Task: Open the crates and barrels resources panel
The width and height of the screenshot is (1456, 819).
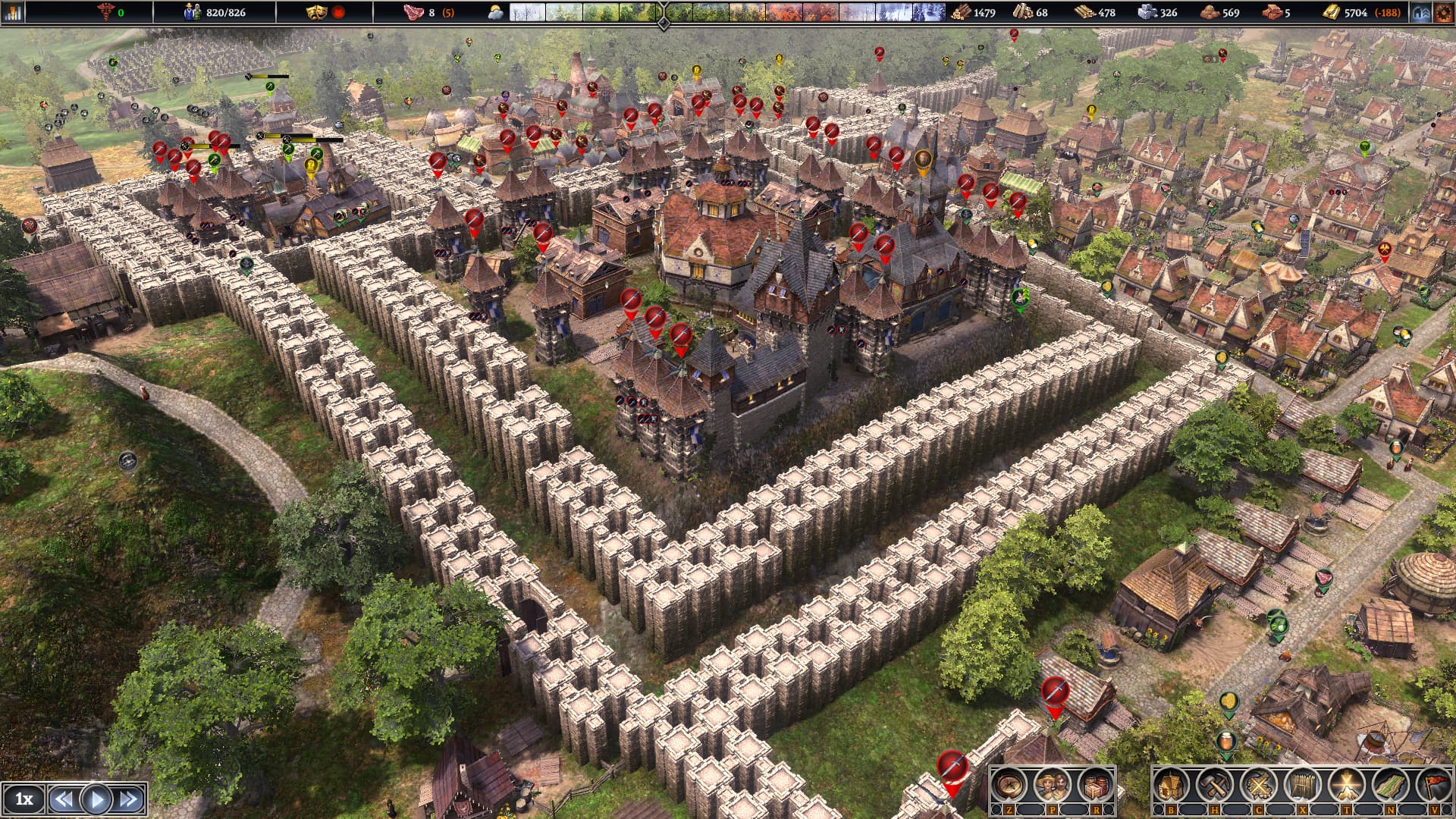Action: tap(1095, 786)
